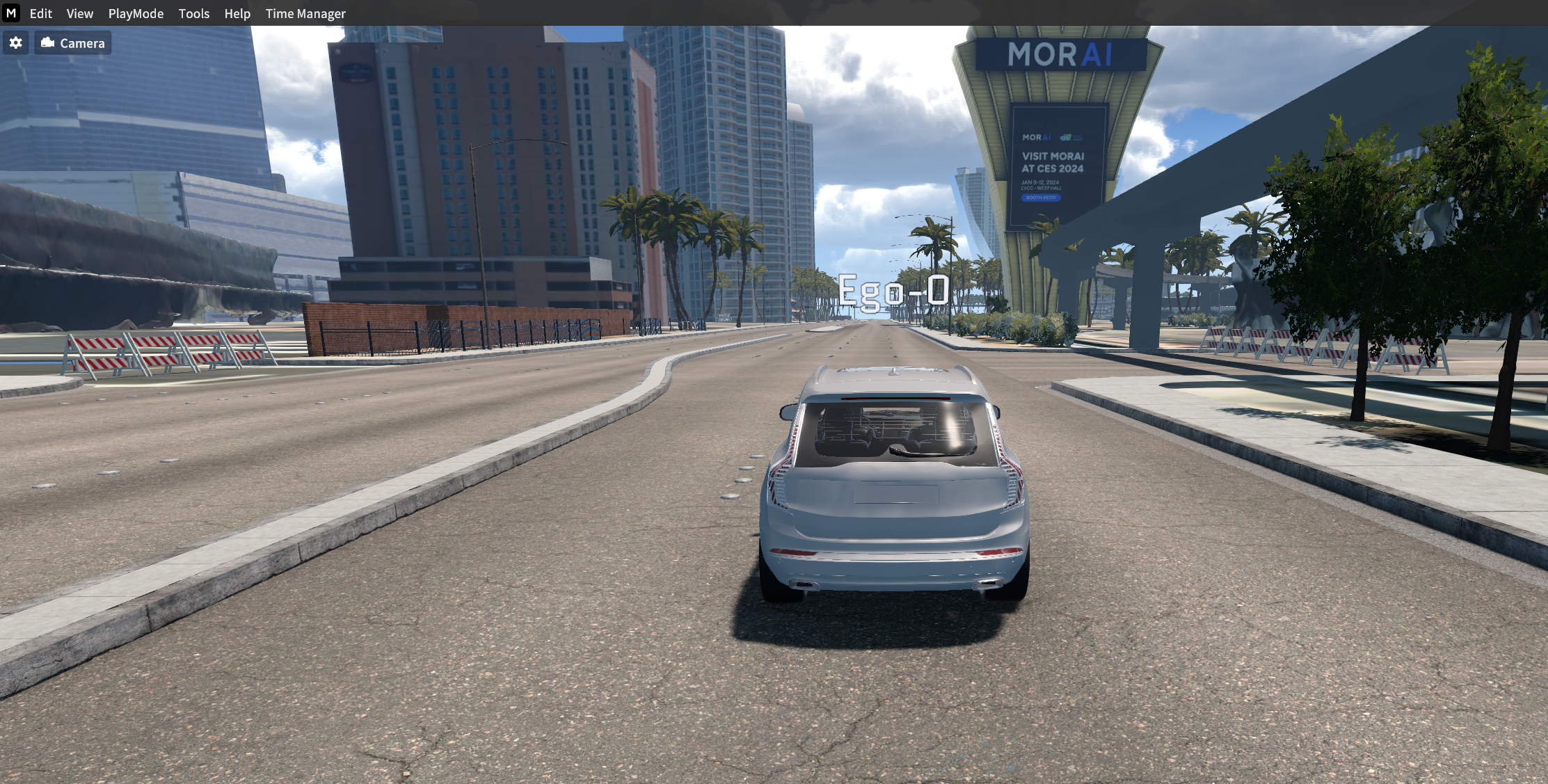This screenshot has width=1548, height=784.
Task: Open the View menu
Action: (79, 13)
